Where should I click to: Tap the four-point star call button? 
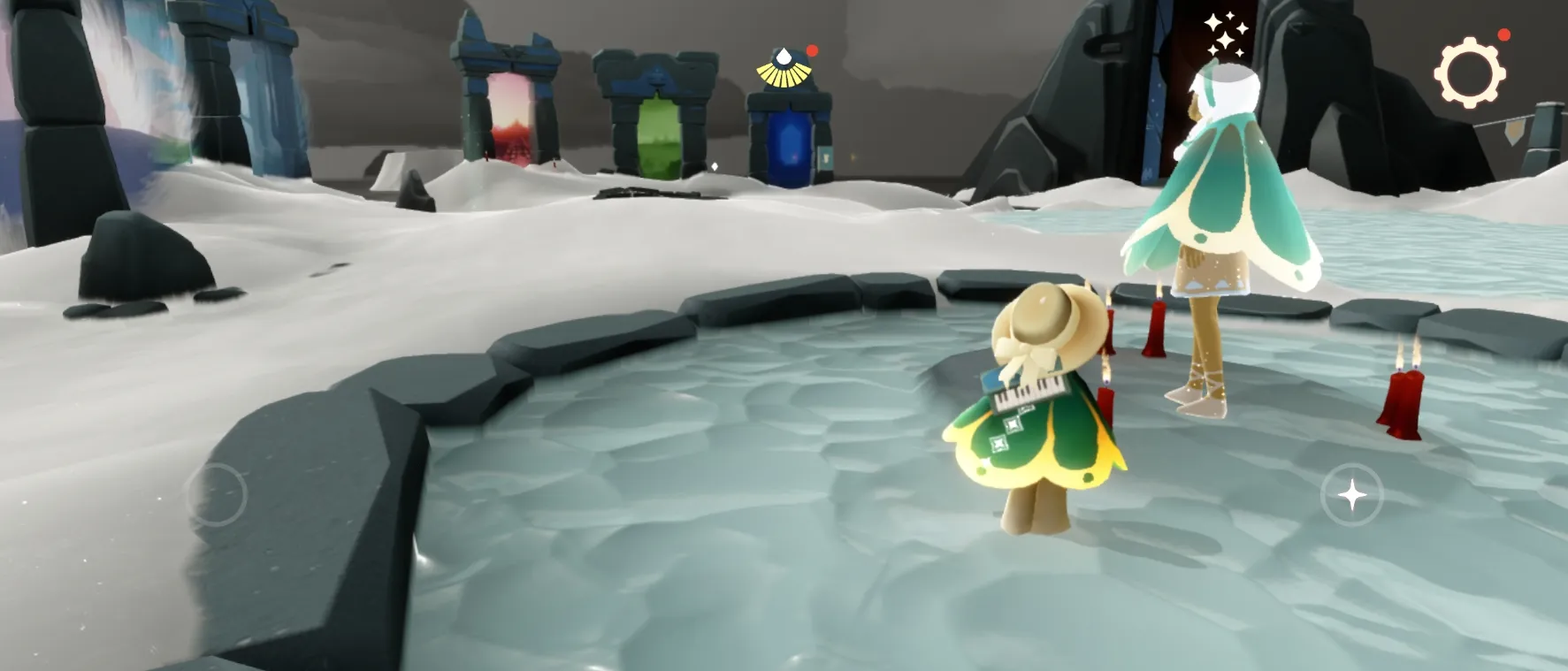[x=1352, y=495]
